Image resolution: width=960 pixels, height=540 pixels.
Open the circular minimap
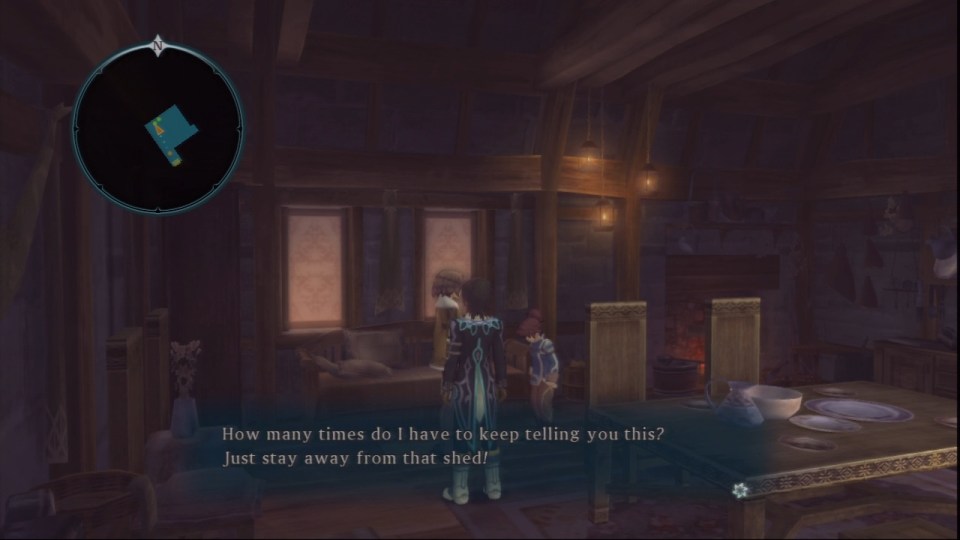click(158, 127)
